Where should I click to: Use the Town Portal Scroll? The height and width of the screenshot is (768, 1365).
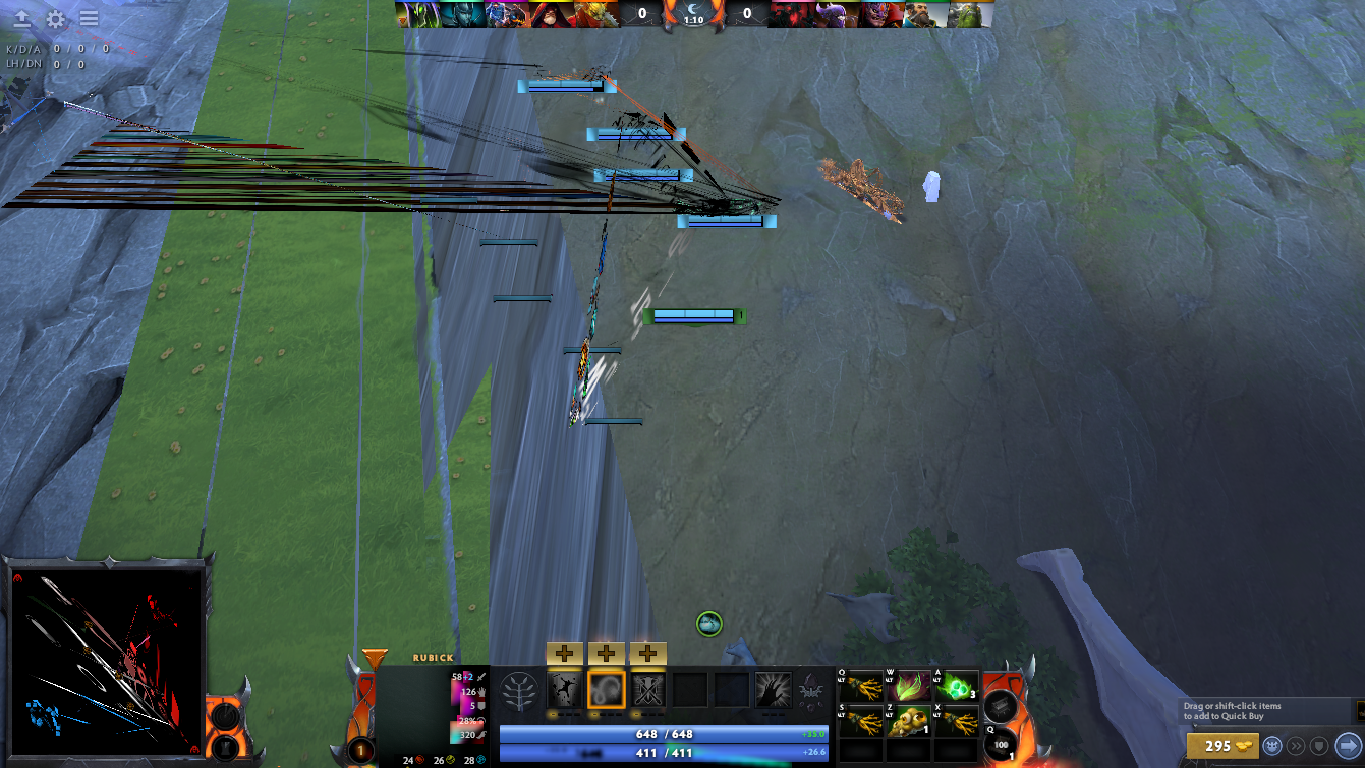tap(1000, 746)
